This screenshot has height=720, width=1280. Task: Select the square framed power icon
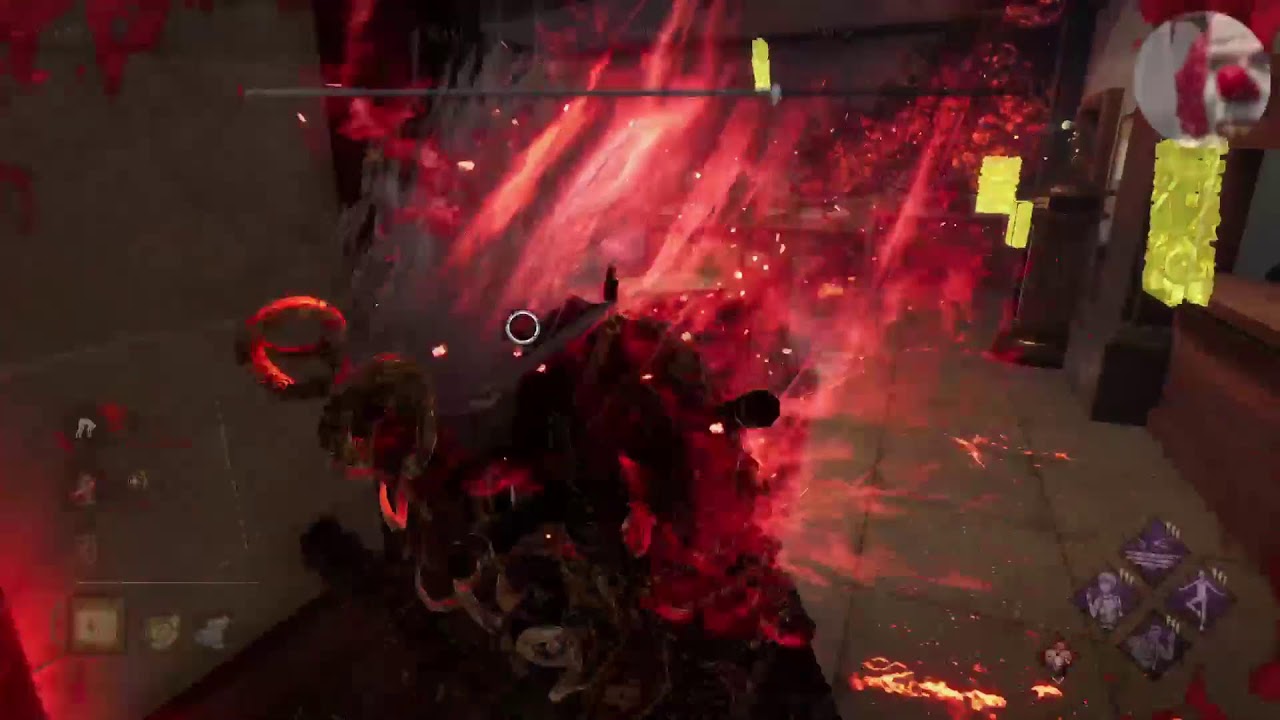click(x=97, y=626)
